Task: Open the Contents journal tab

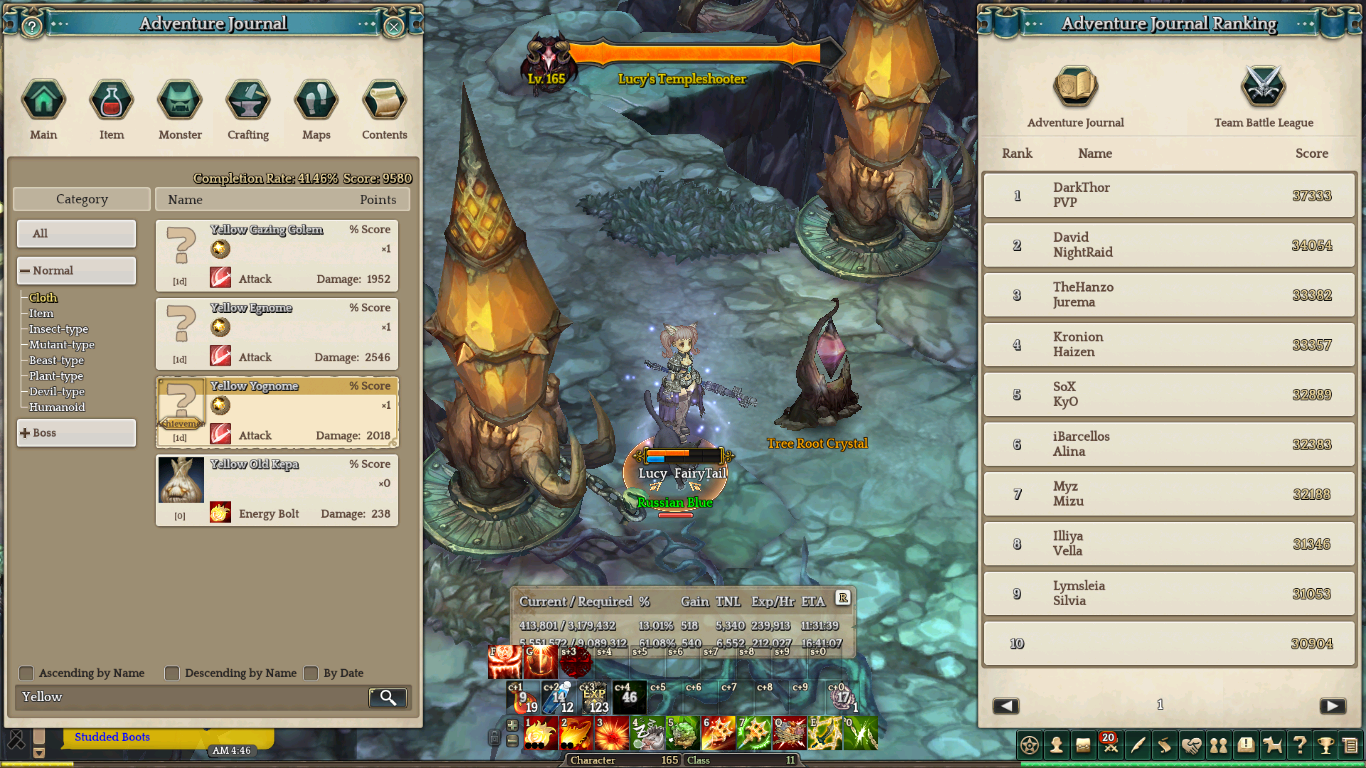Action: [x=384, y=101]
